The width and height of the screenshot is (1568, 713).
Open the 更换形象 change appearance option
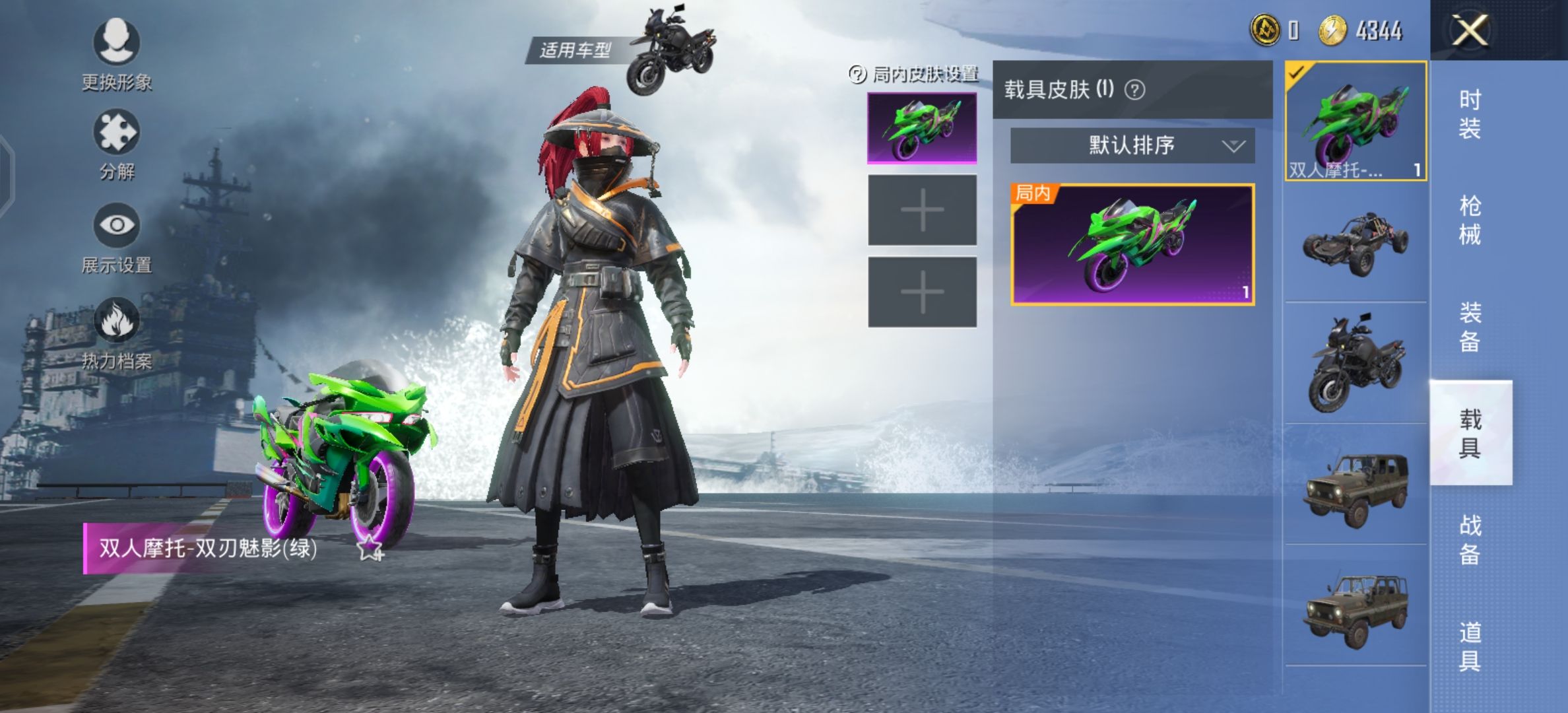point(116,54)
